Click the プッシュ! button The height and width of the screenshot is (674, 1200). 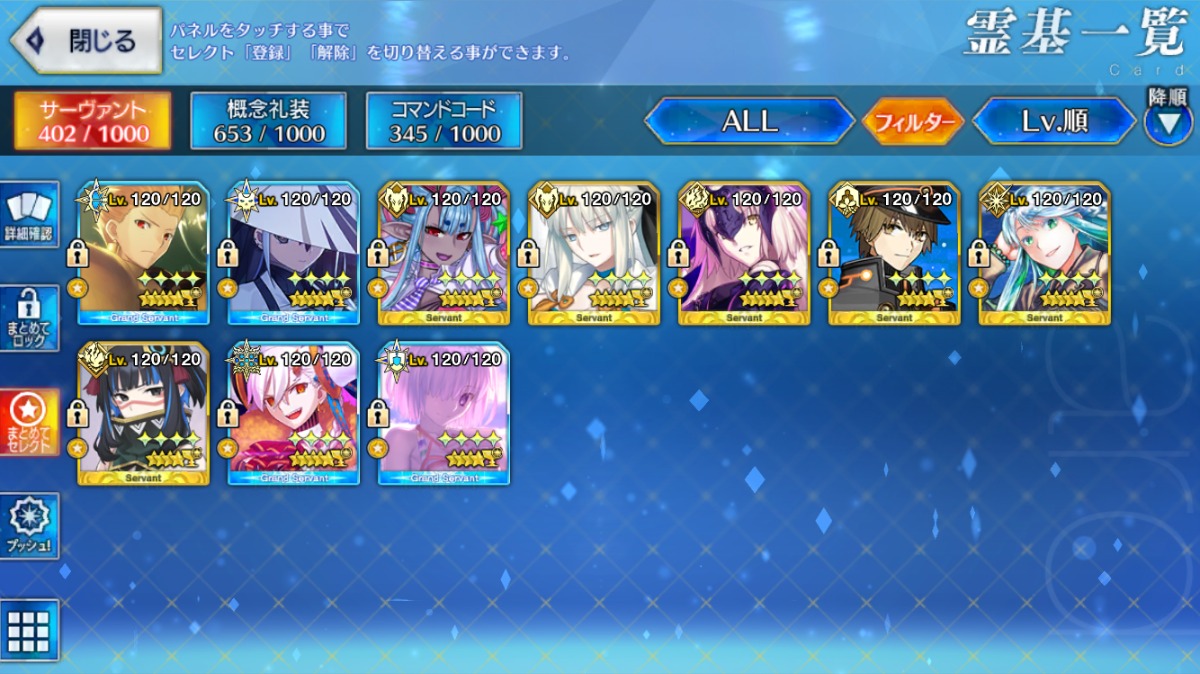coord(29,525)
